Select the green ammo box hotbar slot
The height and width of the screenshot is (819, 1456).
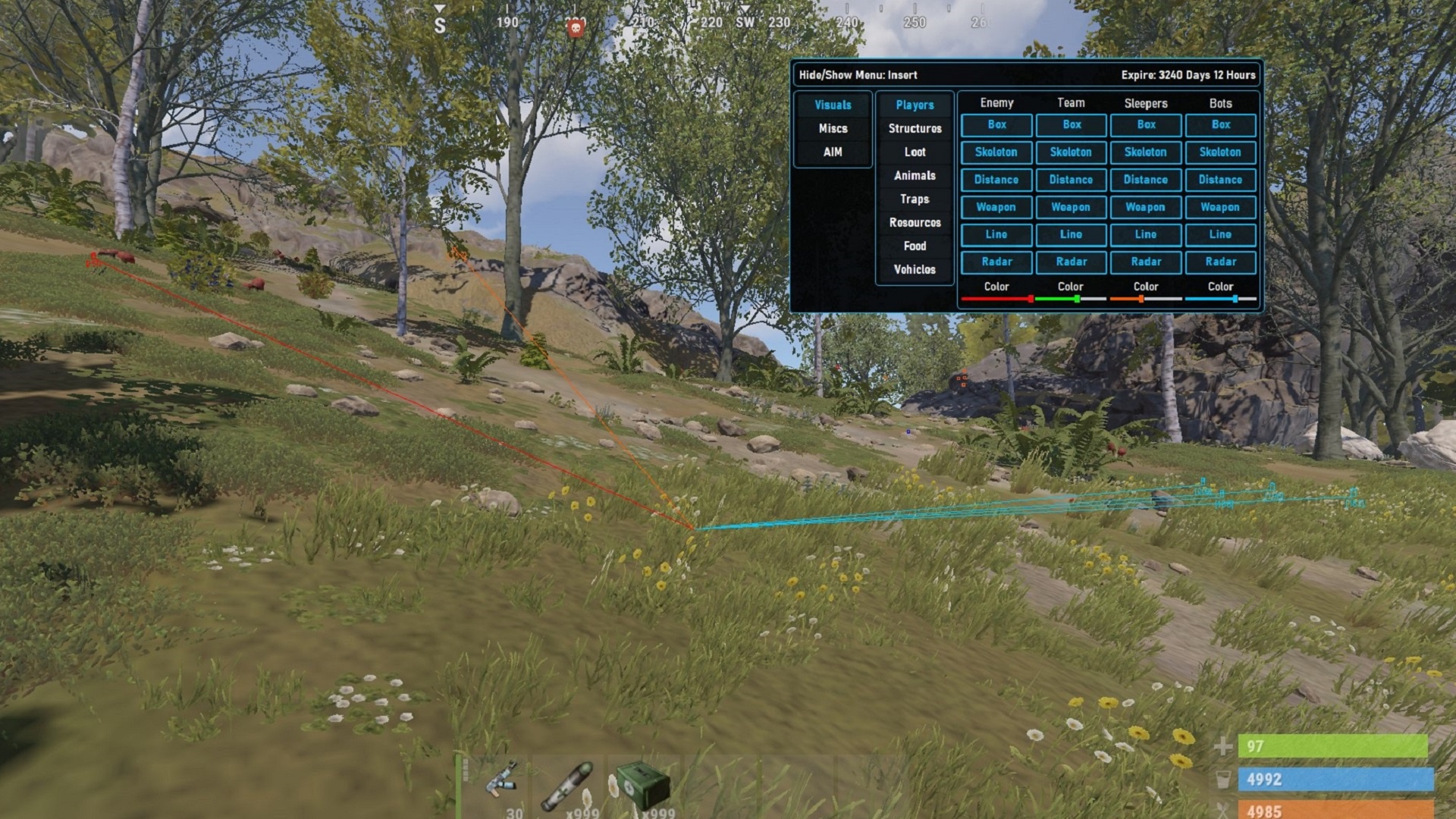(x=642, y=785)
